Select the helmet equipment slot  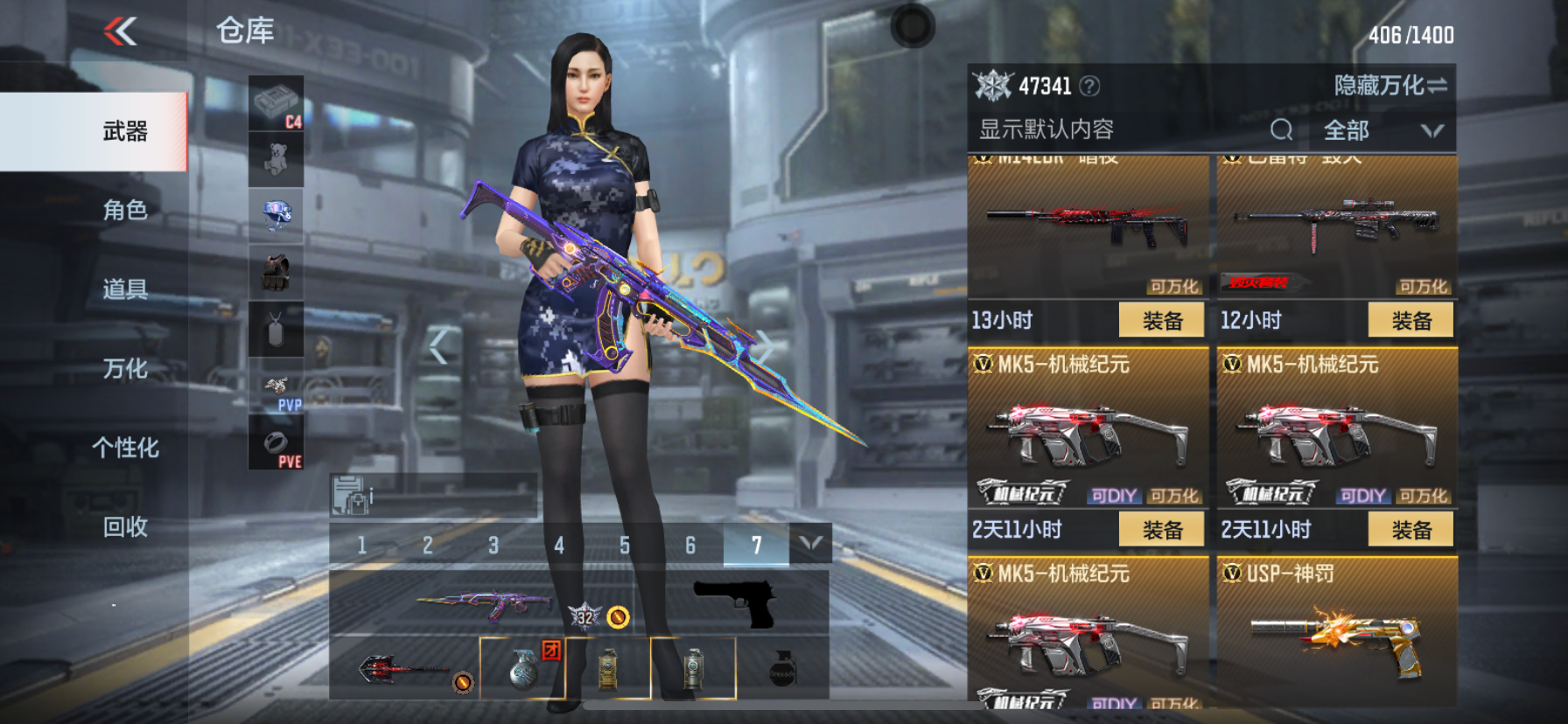276,215
